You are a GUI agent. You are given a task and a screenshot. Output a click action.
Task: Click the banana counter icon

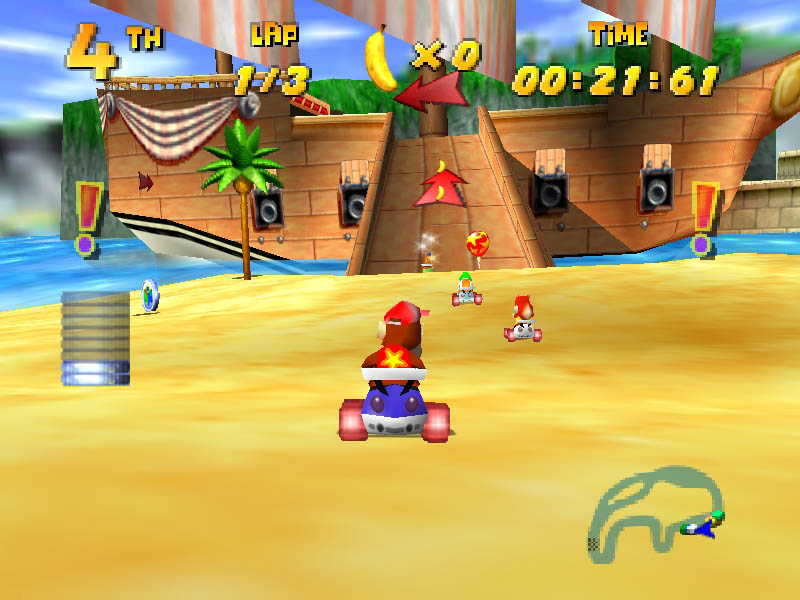[x=381, y=58]
